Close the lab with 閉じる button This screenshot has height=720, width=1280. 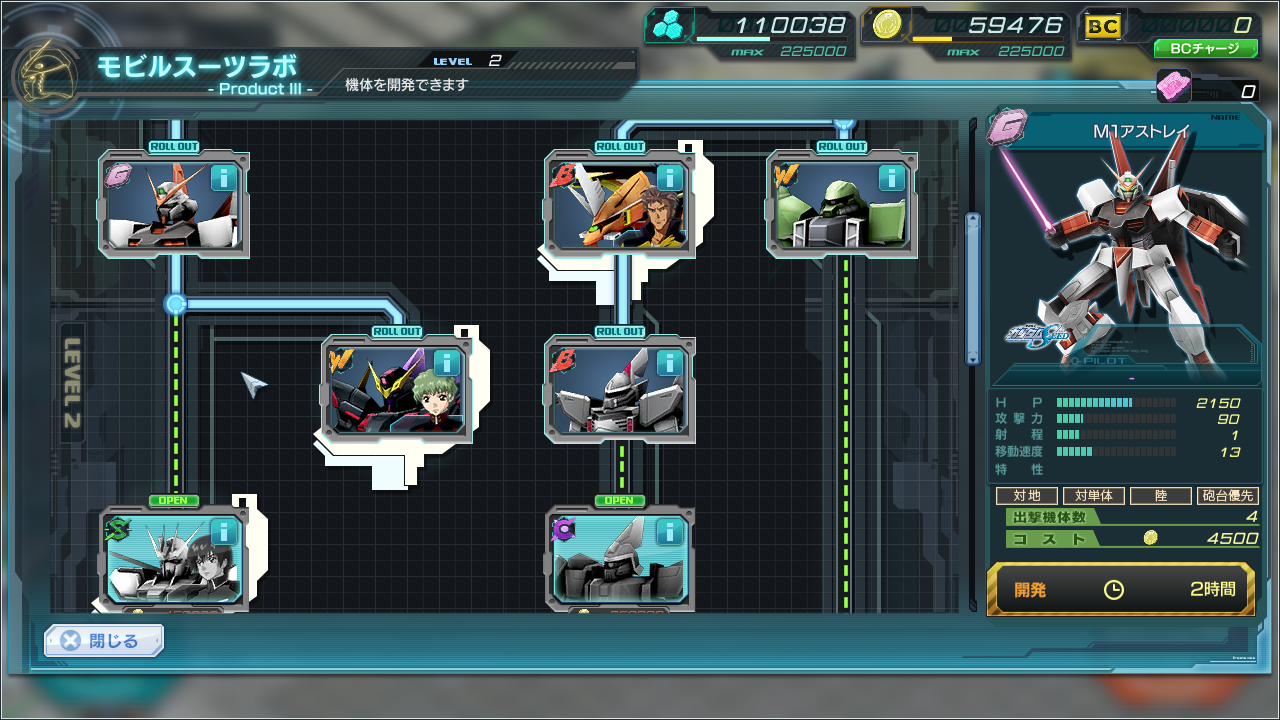point(104,641)
